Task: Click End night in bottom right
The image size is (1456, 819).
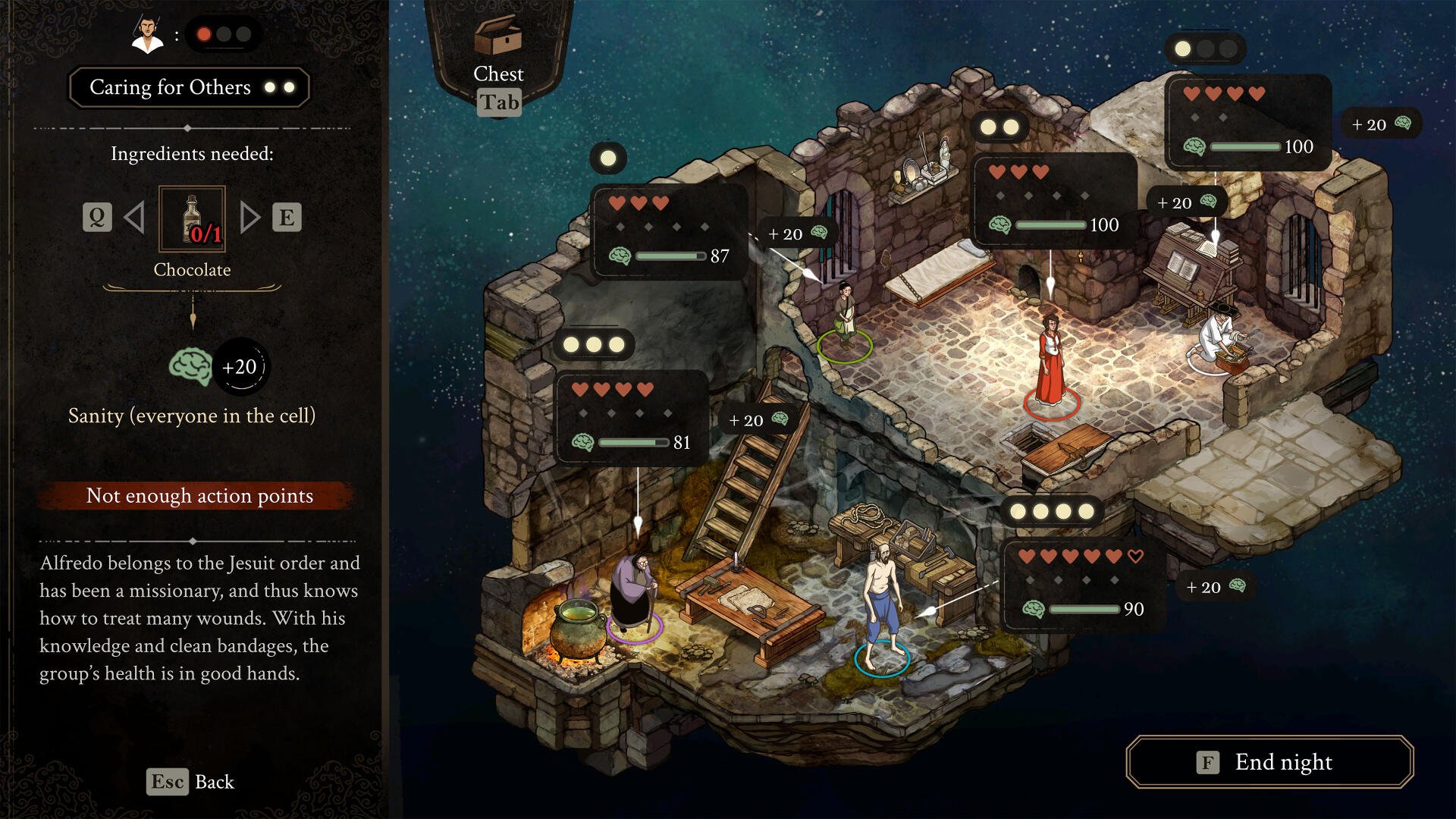Action: pyautogui.click(x=1269, y=763)
